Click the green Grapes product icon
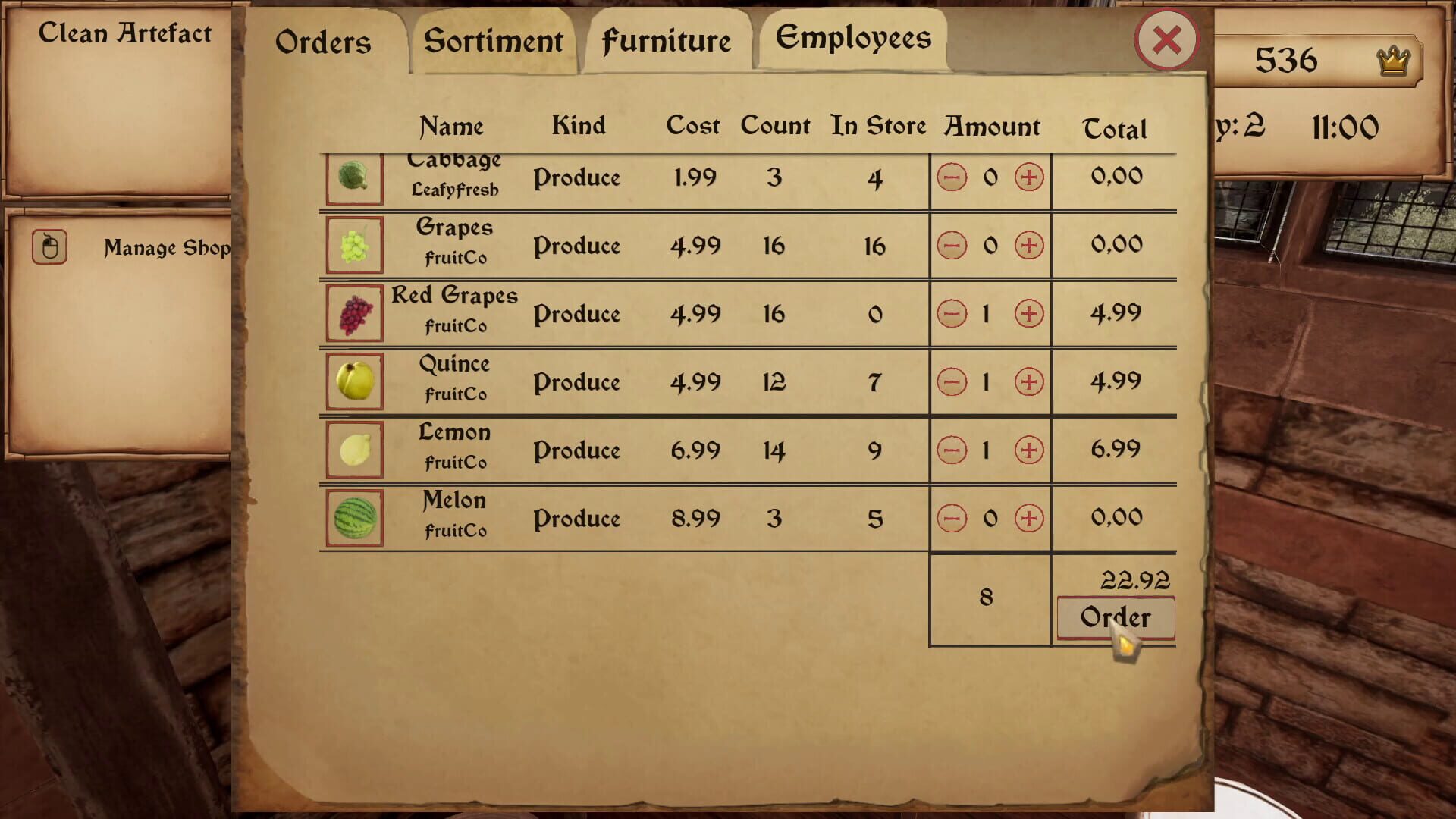The width and height of the screenshot is (1456, 819). coord(353,246)
